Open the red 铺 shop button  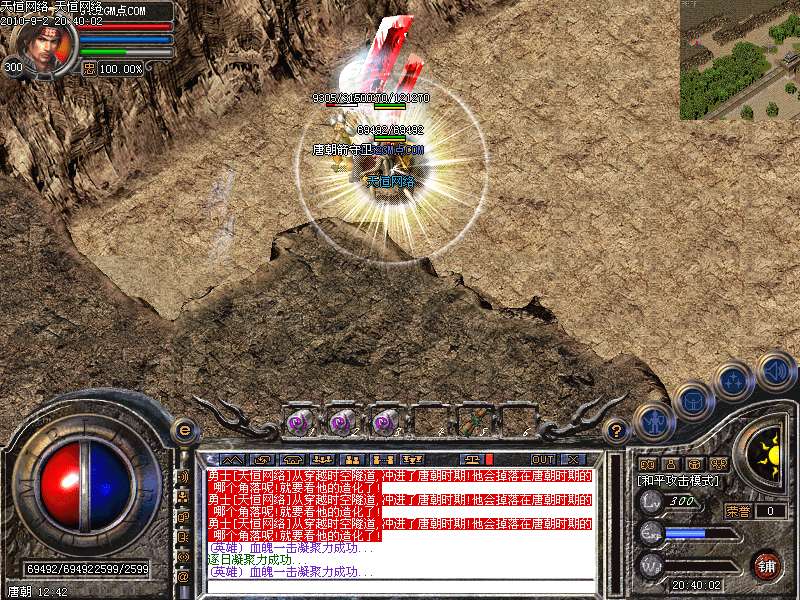coord(767,565)
